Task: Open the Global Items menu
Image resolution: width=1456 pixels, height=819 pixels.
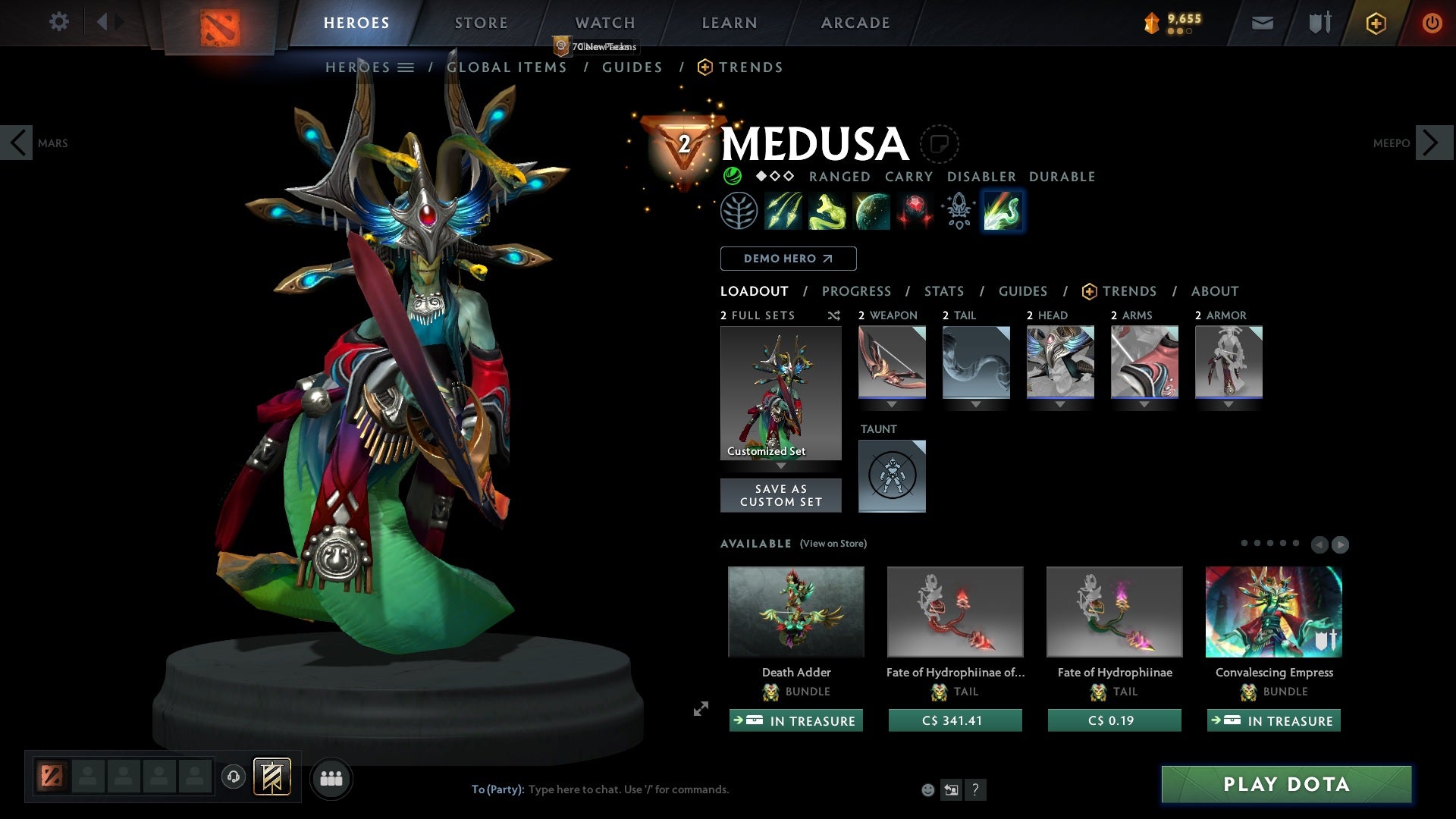Action: click(507, 67)
